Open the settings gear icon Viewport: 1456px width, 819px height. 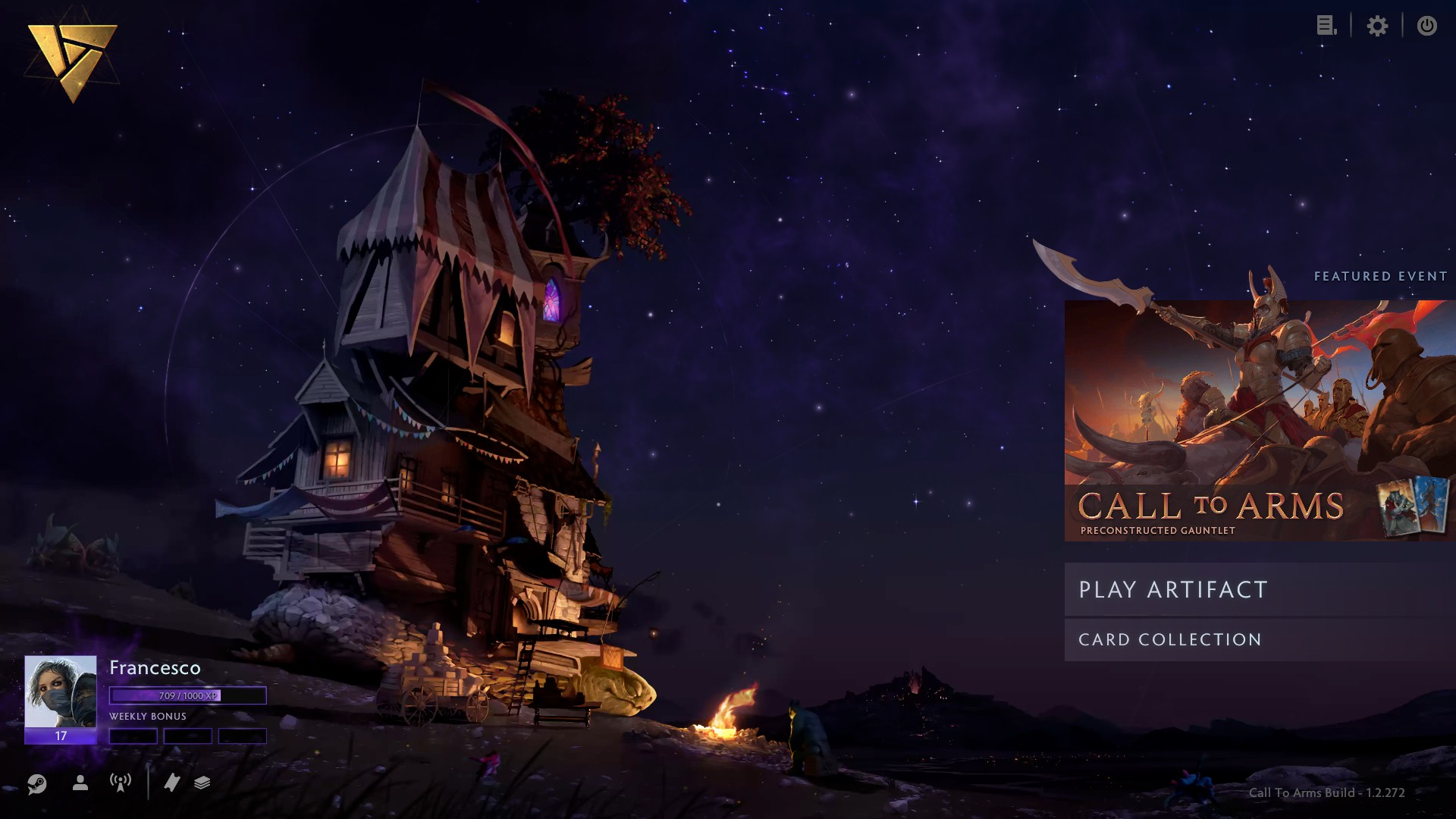(1377, 26)
